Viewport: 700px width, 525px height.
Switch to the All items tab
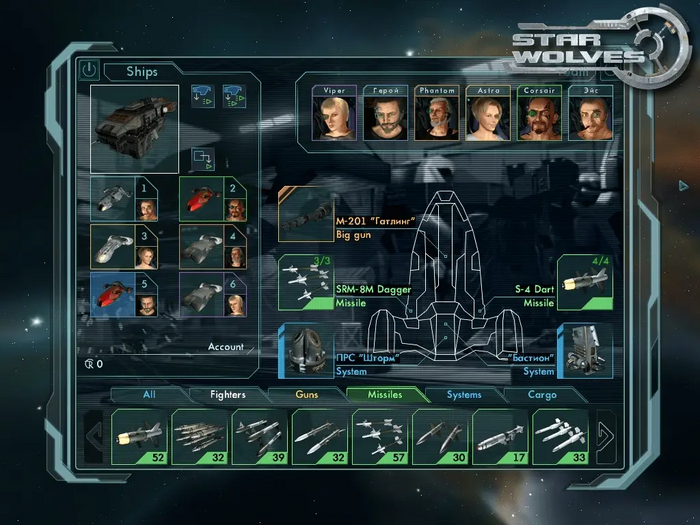click(x=149, y=395)
